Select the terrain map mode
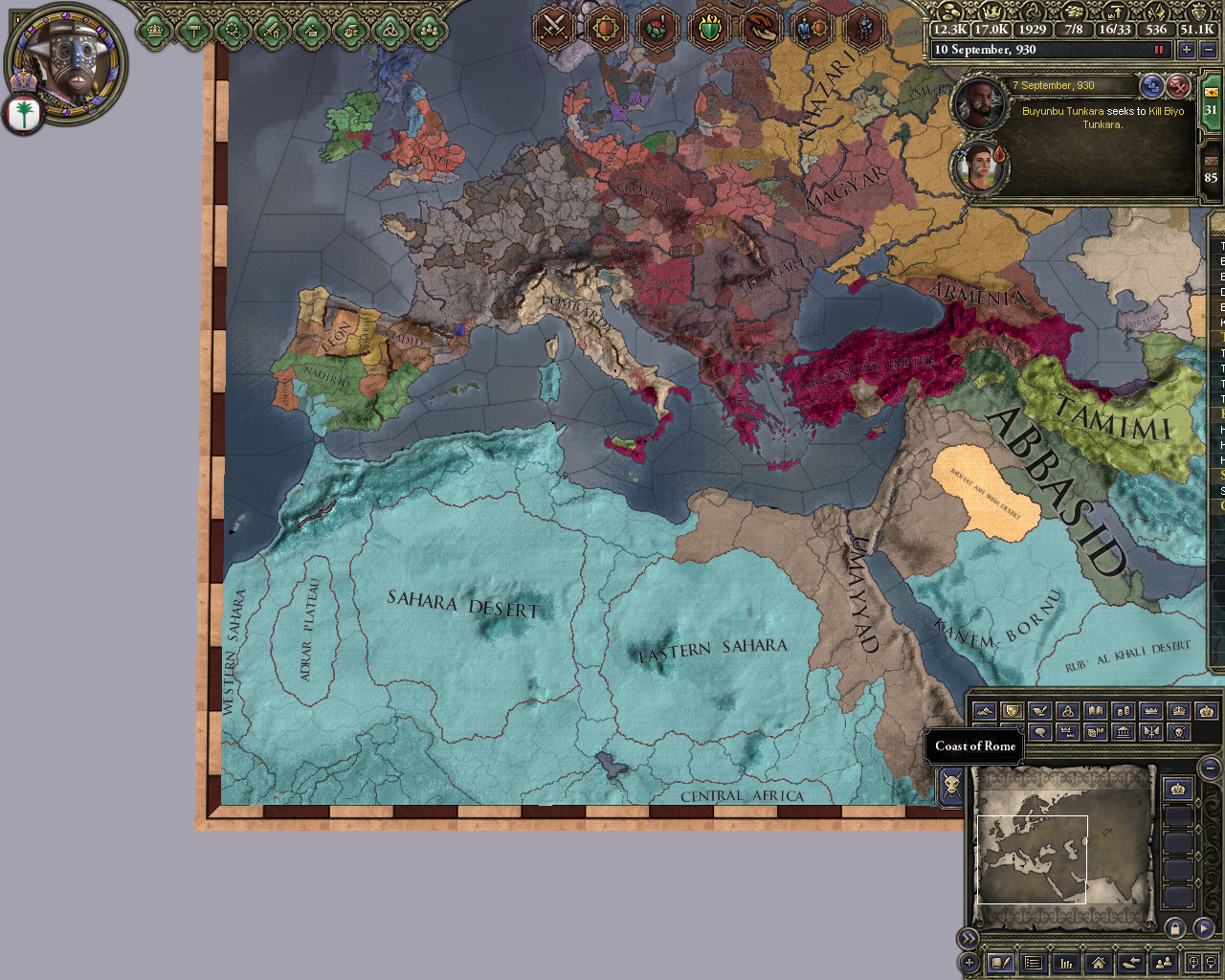Screen dimensions: 1225x980 [x=985, y=710]
